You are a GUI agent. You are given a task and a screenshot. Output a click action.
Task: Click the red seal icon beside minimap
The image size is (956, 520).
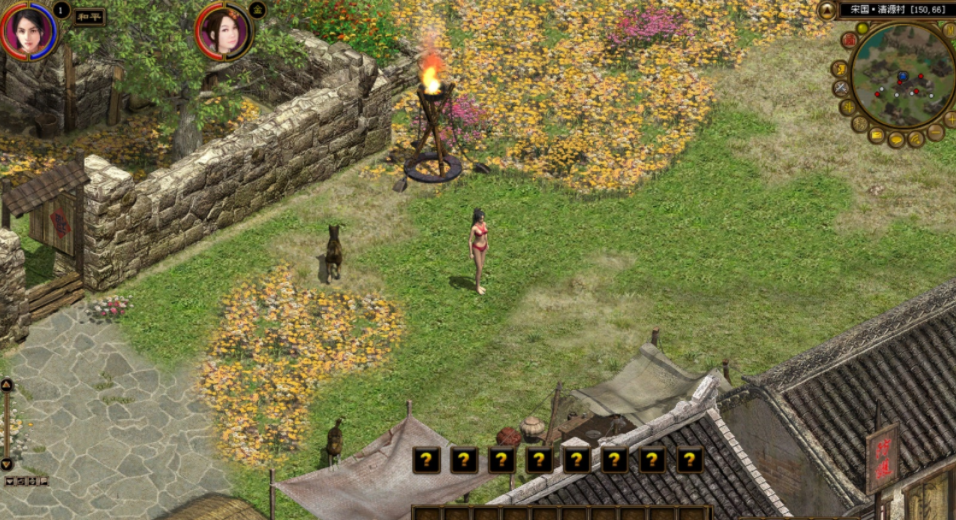[849, 40]
